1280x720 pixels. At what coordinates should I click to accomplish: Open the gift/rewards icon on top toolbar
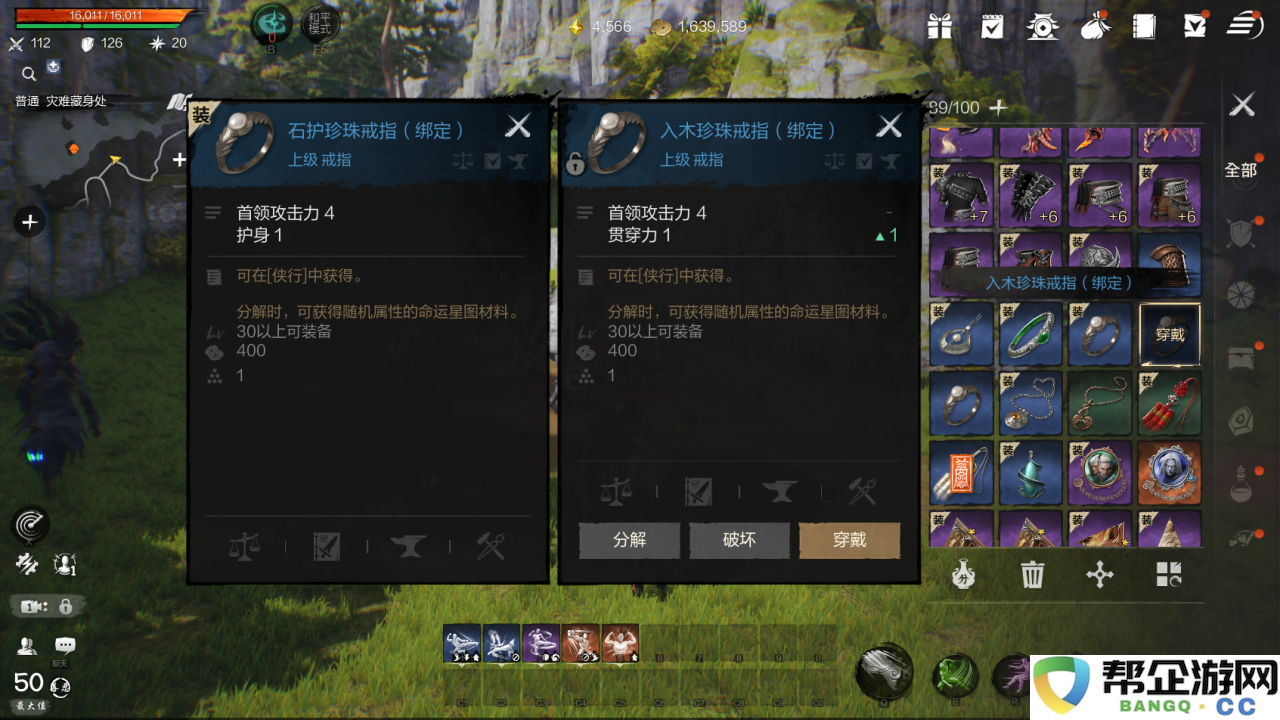939,27
